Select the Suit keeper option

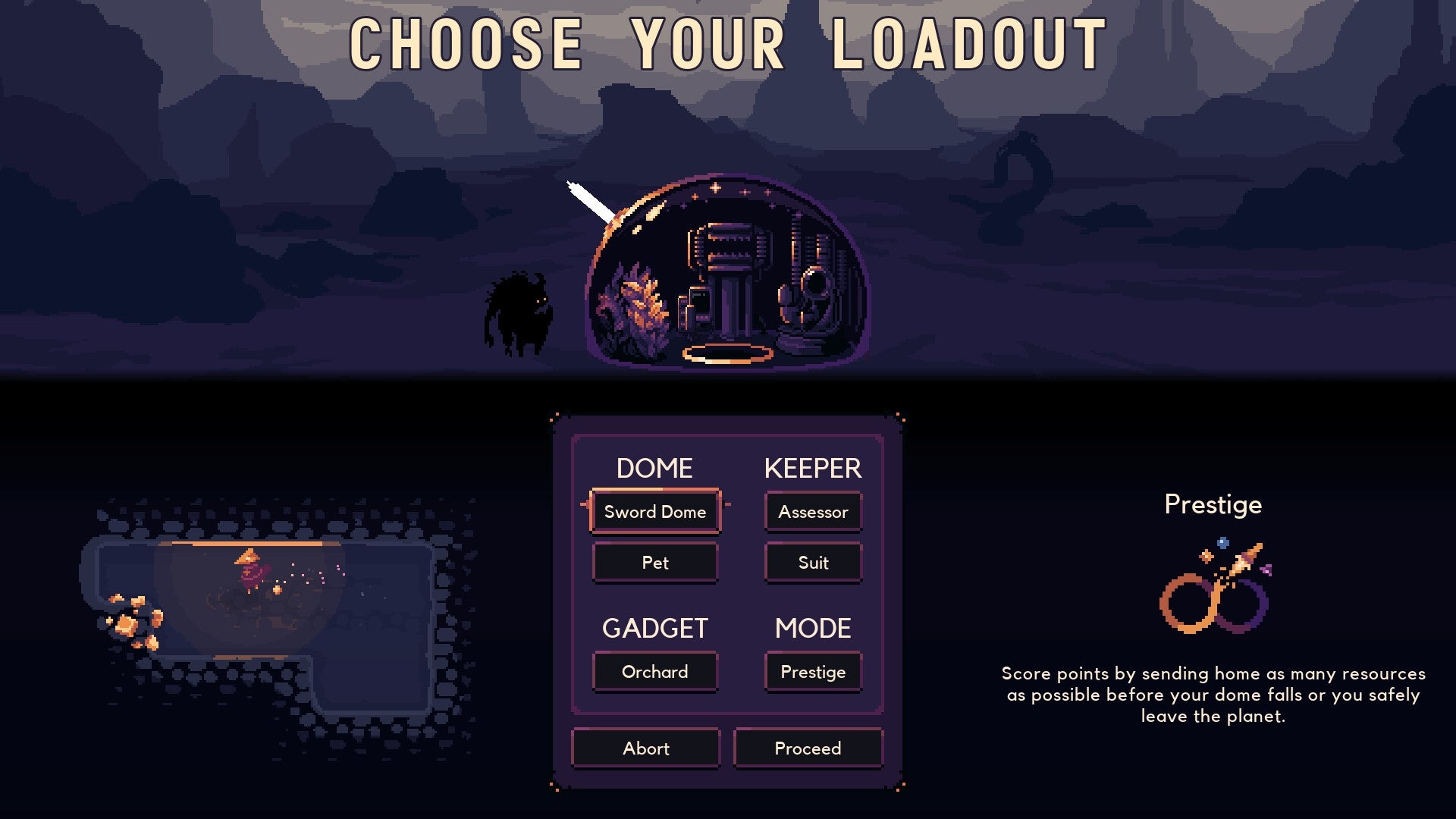coord(813,562)
